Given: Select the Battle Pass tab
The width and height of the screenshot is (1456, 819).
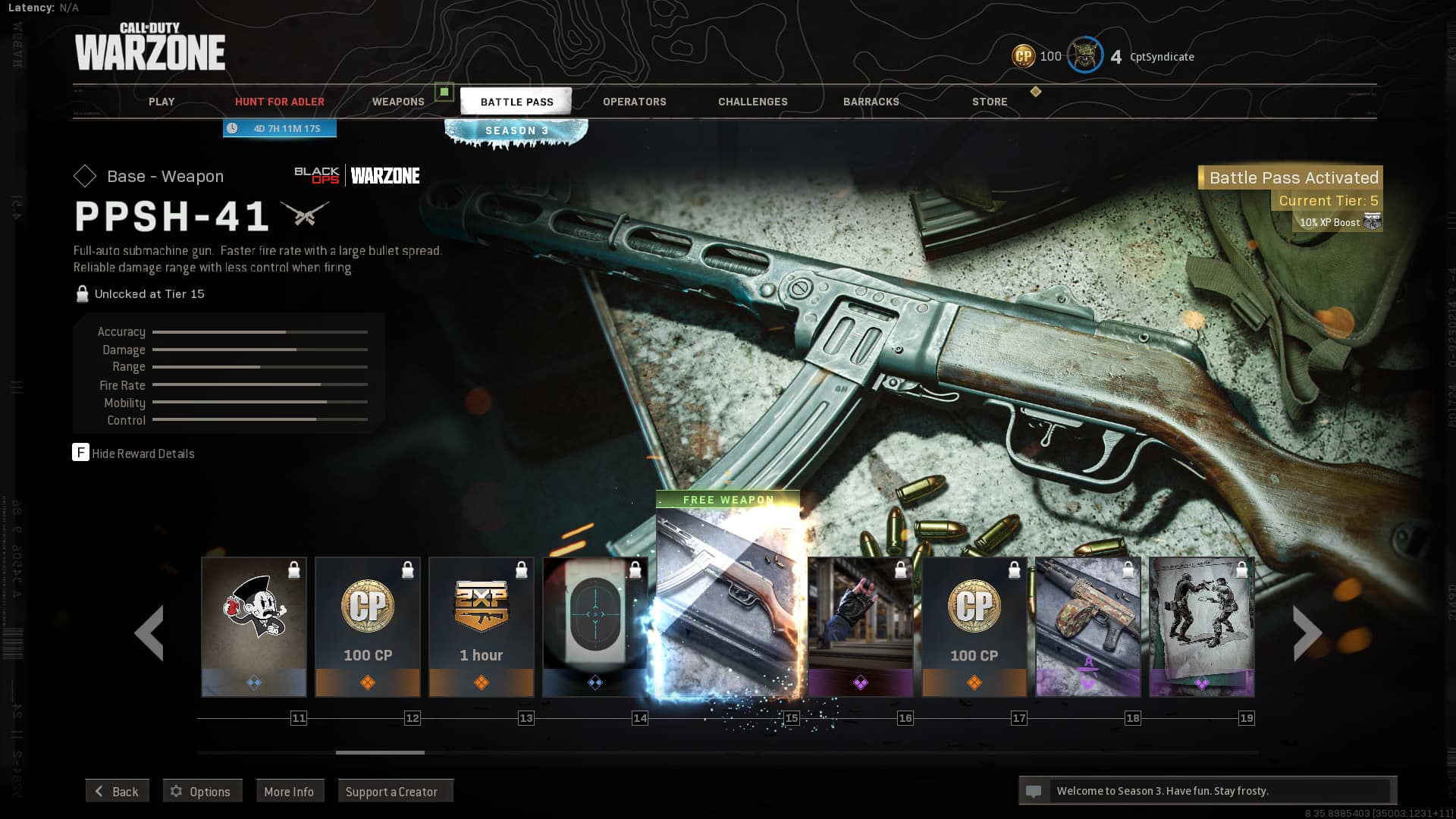Looking at the screenshot, I should click(516, 102).
